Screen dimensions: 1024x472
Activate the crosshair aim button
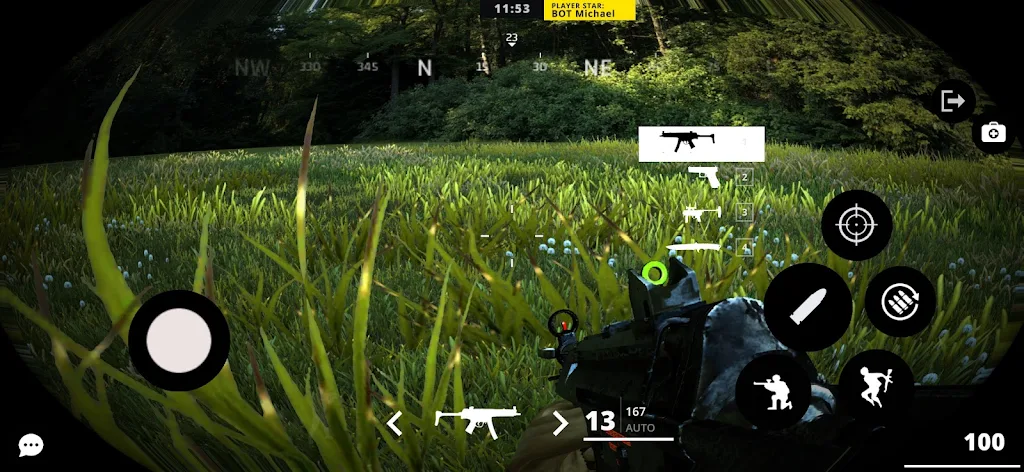[857, 225]
